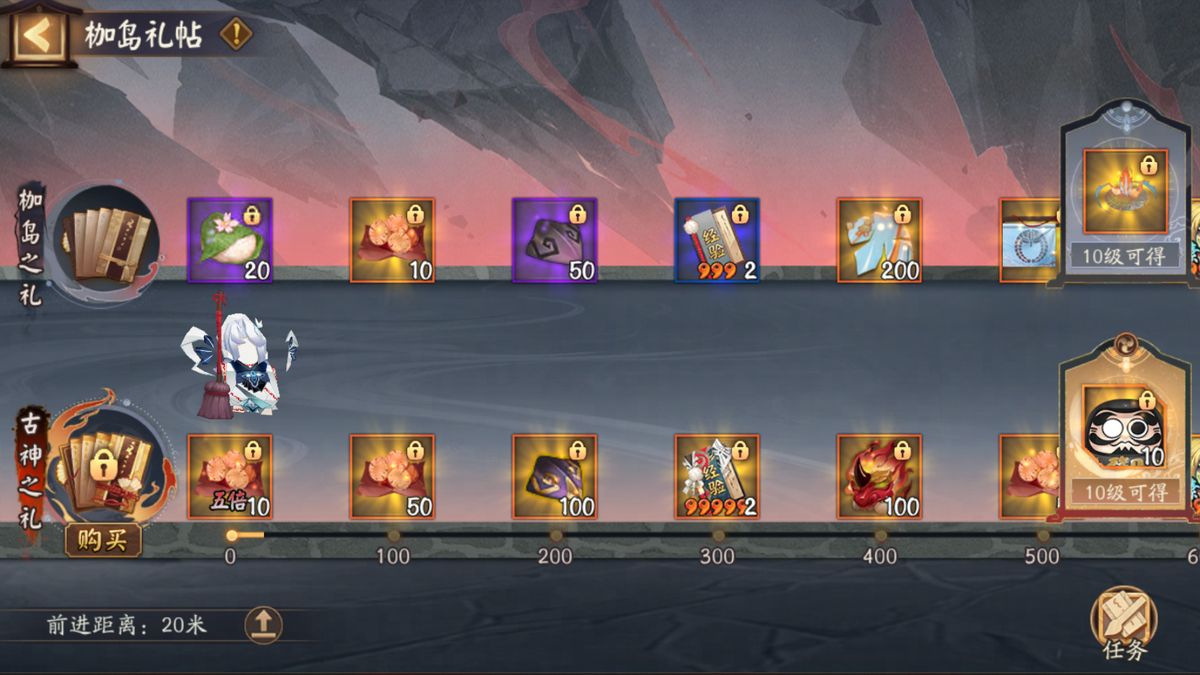
Task: Buy the 古神之礼 pass via 购买
Action: pyautogui.click(x=104, y=540)
